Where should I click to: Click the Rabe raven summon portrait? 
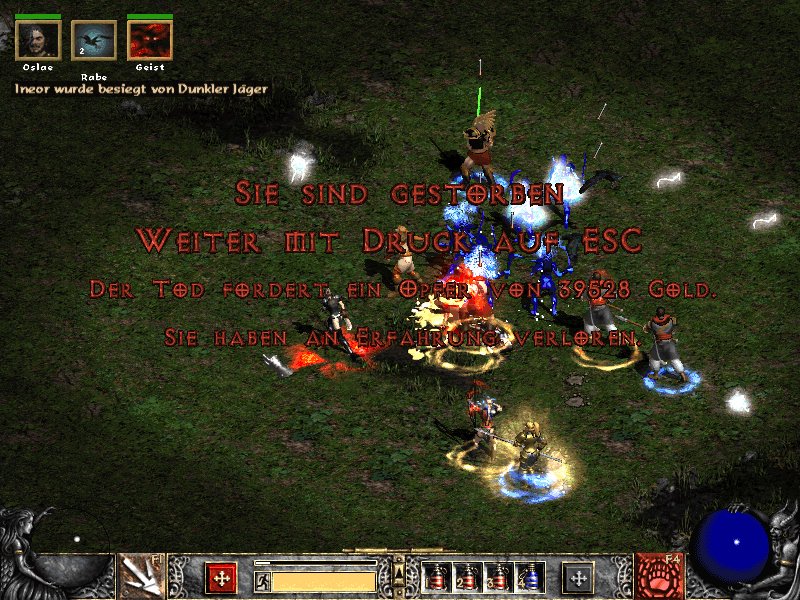(94, 41)
